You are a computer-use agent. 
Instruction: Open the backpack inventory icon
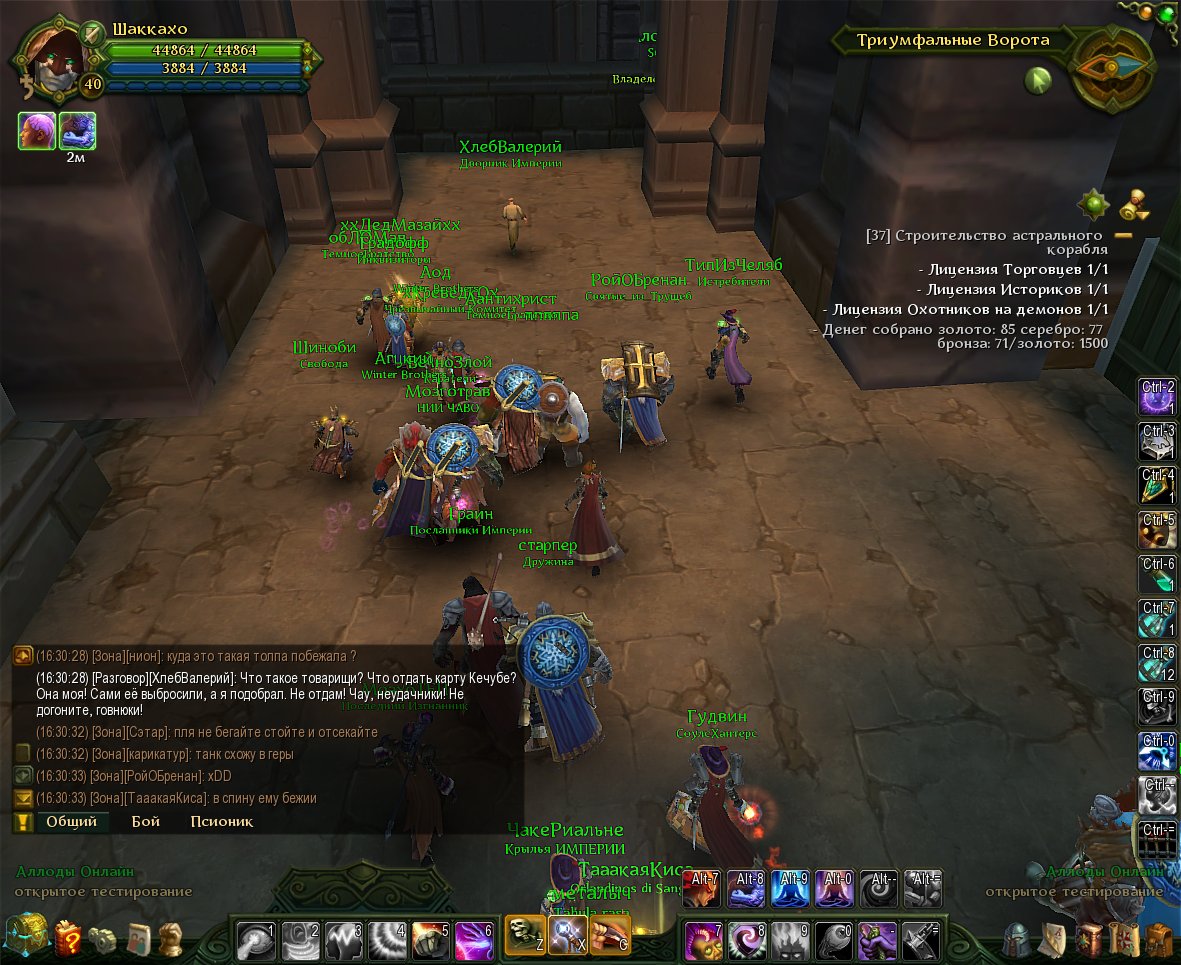1158,938
